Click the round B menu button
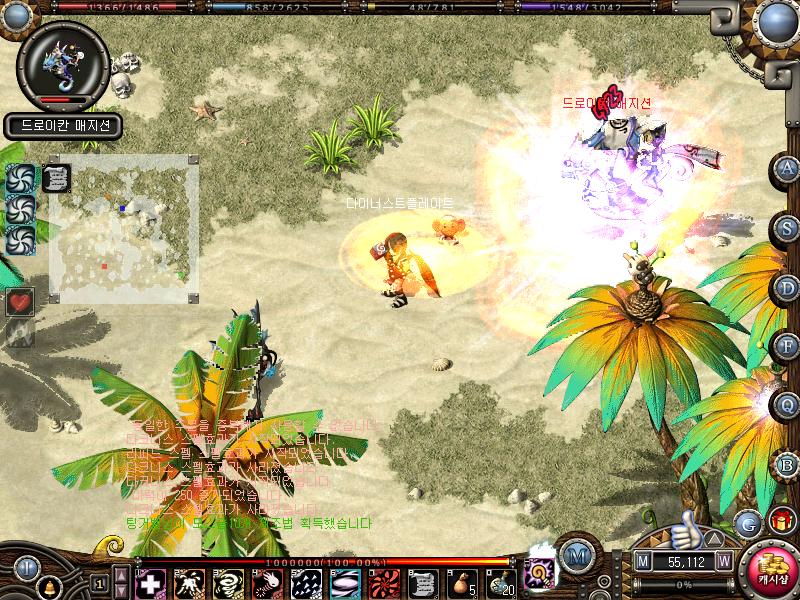This screenshot has height=600, width=800. pos(787,464)
